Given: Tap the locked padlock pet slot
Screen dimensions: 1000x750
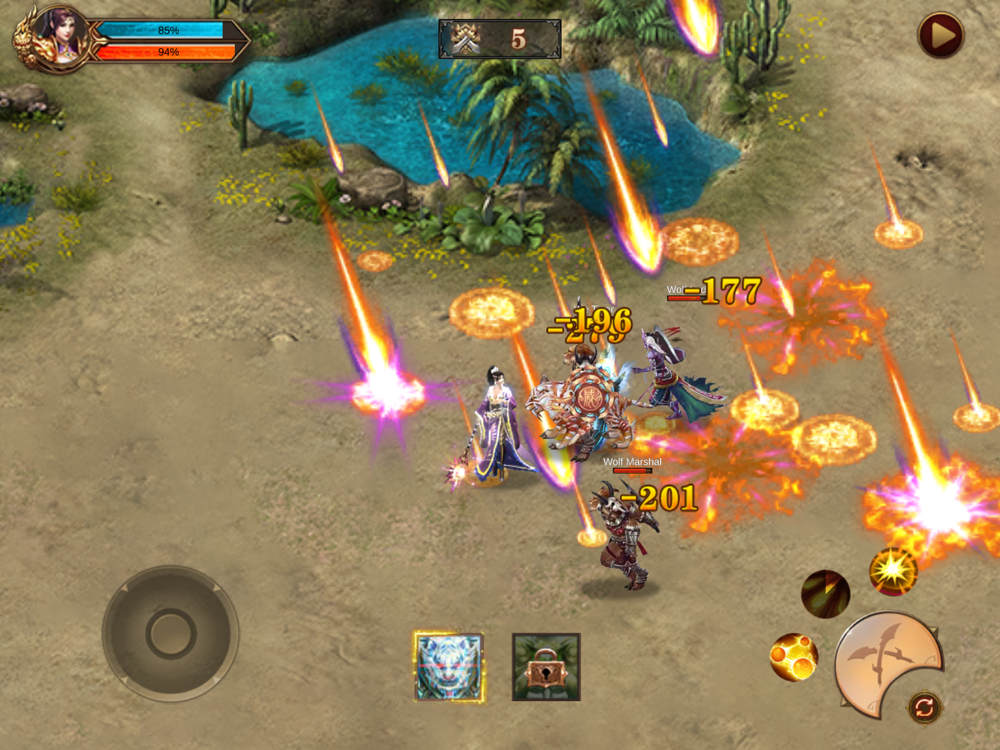Looking at the screenshot, I should (545, 667).
